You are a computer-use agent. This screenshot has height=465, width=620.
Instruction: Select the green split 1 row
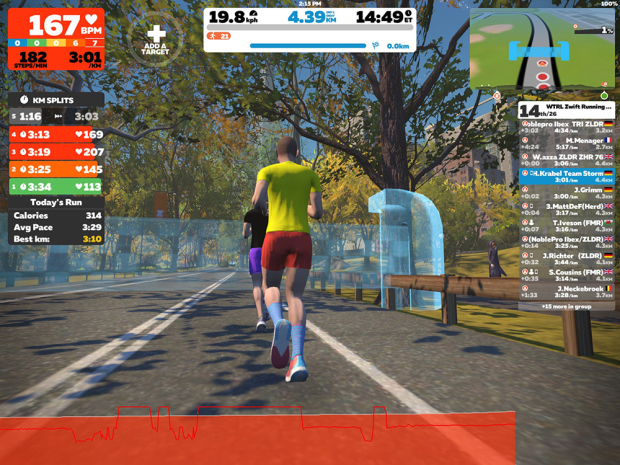point(56,186)
